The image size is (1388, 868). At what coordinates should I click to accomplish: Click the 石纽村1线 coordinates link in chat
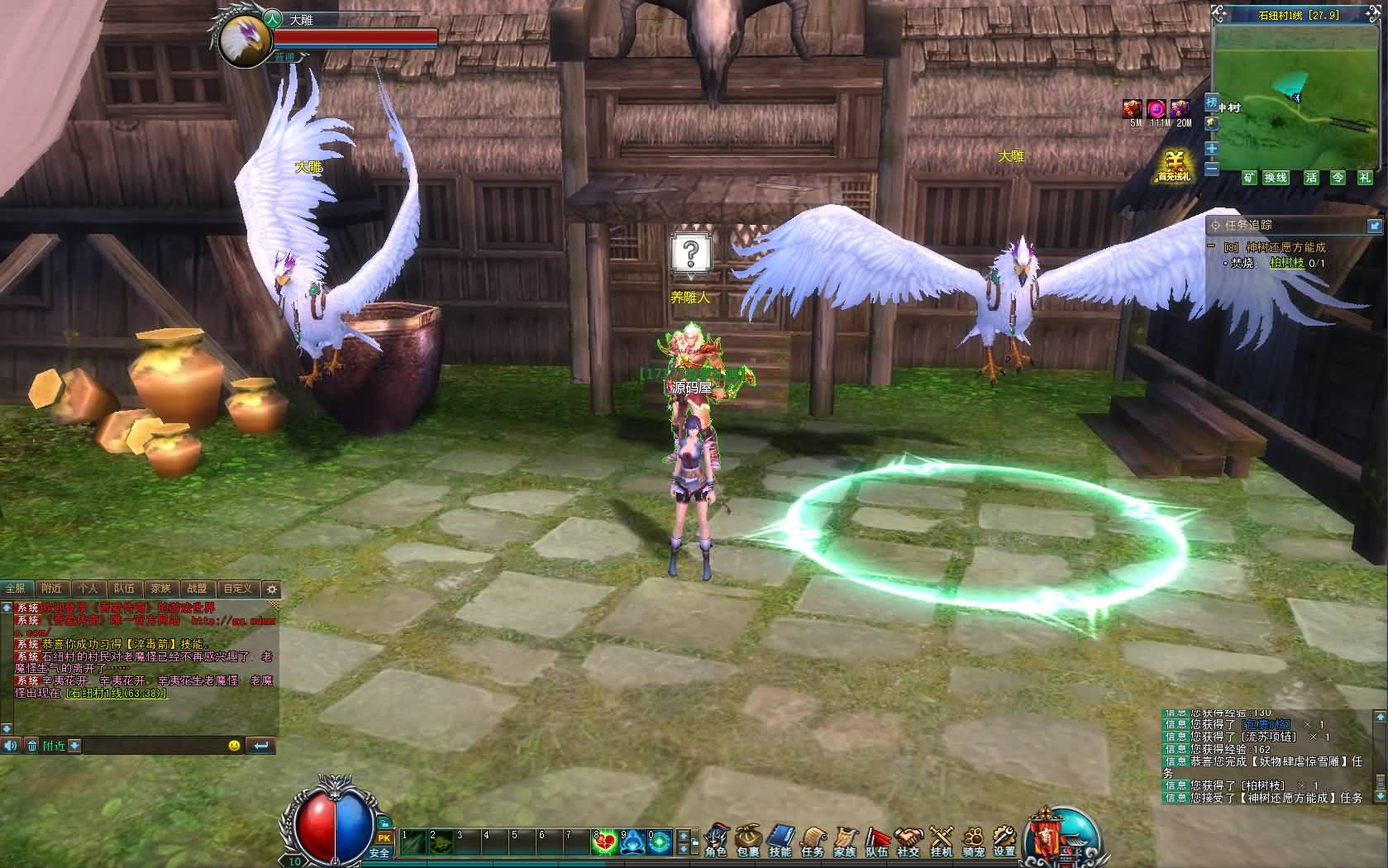click(x=116, y=694)
